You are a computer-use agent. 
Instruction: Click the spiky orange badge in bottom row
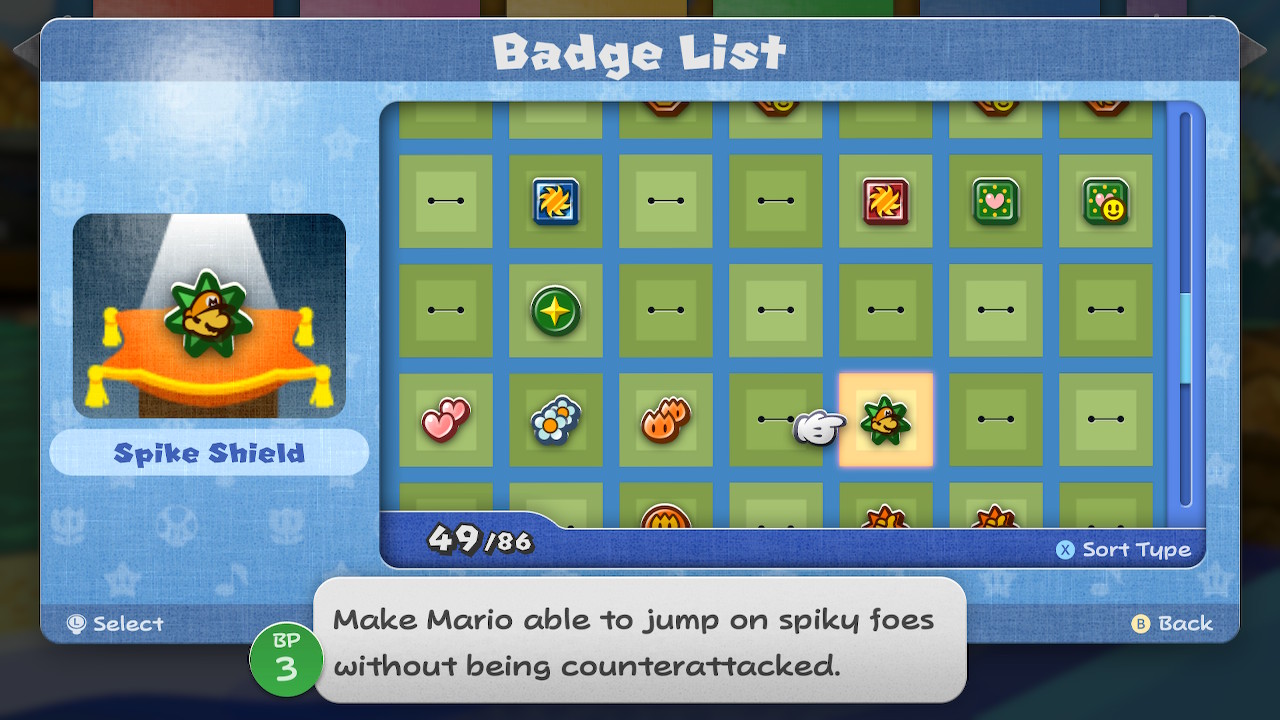[885, 515]
